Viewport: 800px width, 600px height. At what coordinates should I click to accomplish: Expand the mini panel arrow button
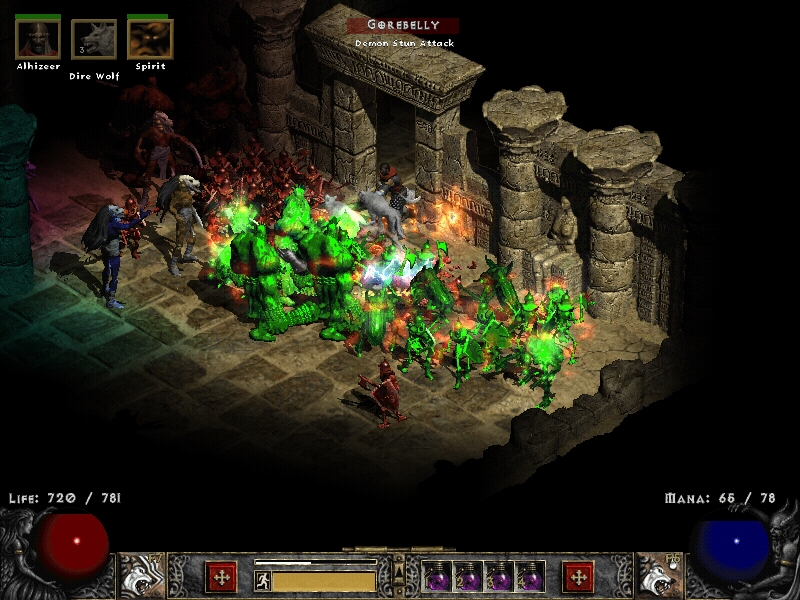[399, 571]
